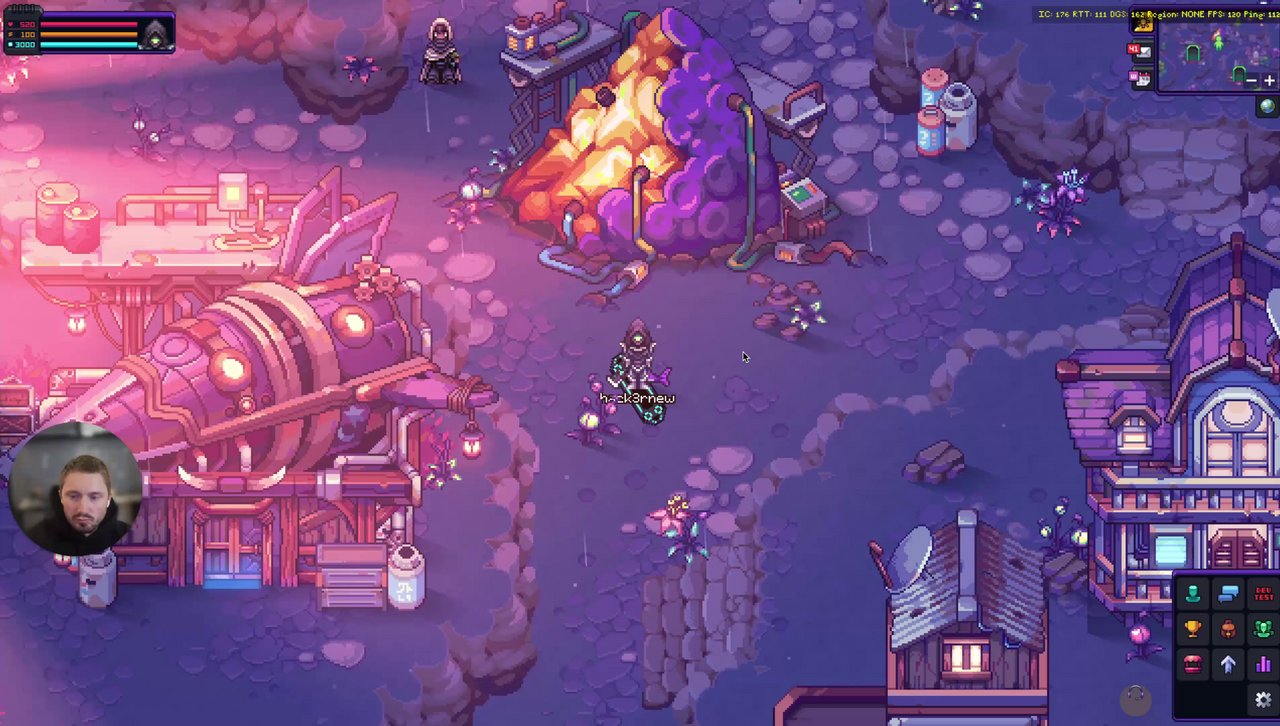Show the purple bar chart leaderboard
The width and height of the screenshot is (1280, 726).
[1263, 664]
